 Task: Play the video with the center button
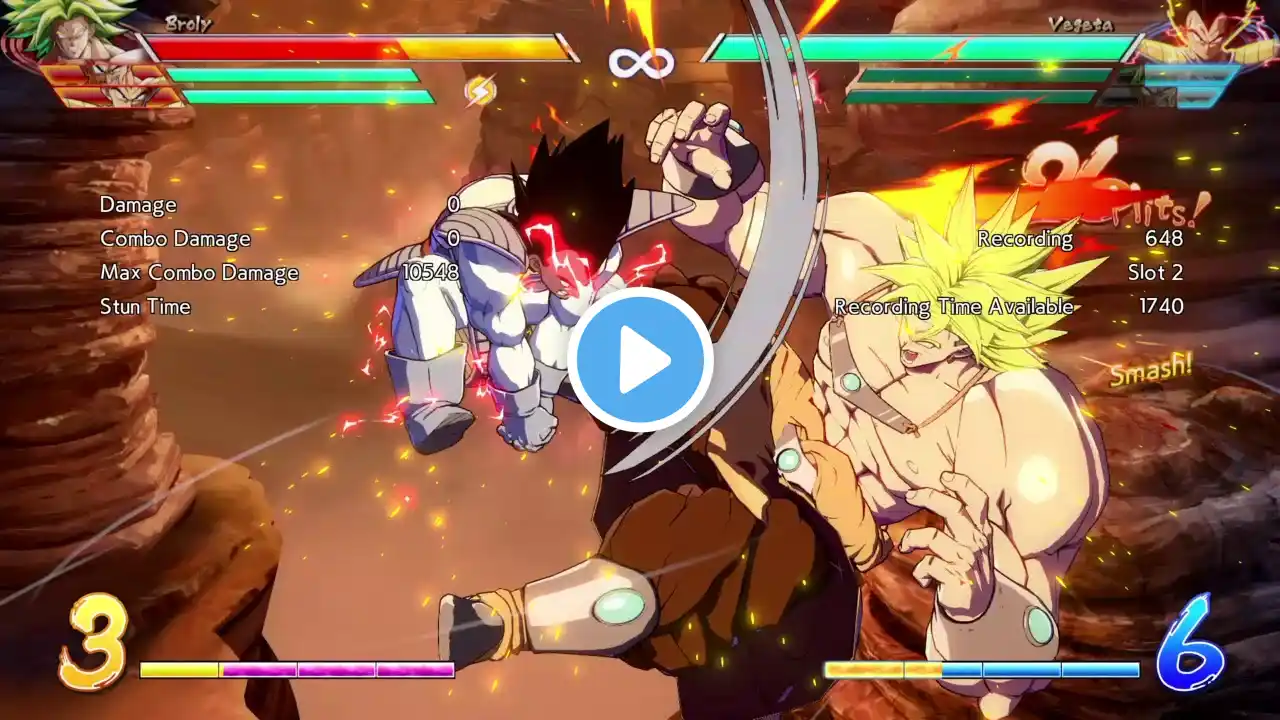pos(640,360)
